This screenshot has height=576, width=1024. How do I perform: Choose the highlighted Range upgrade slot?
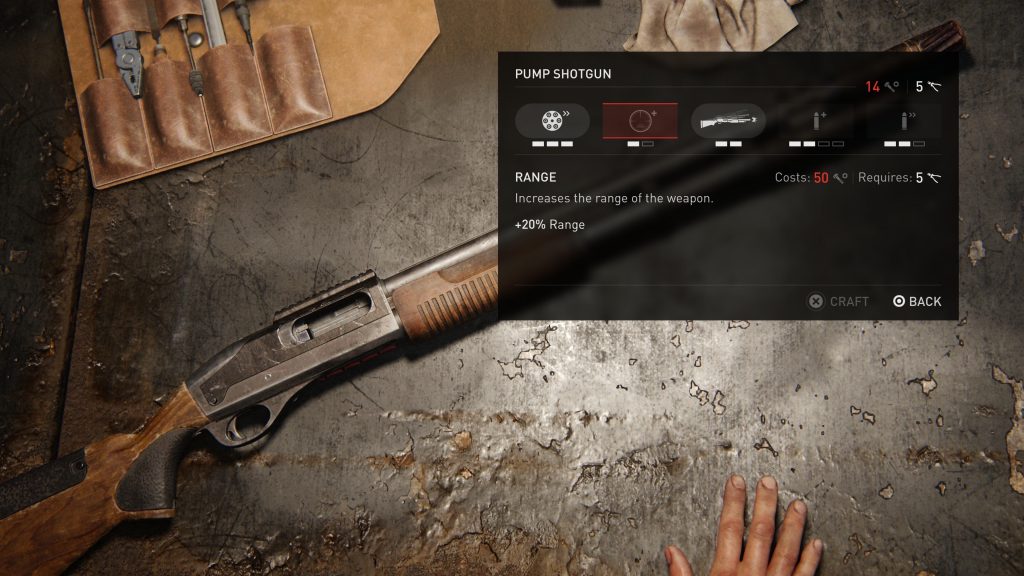click(x=640, y=121)
